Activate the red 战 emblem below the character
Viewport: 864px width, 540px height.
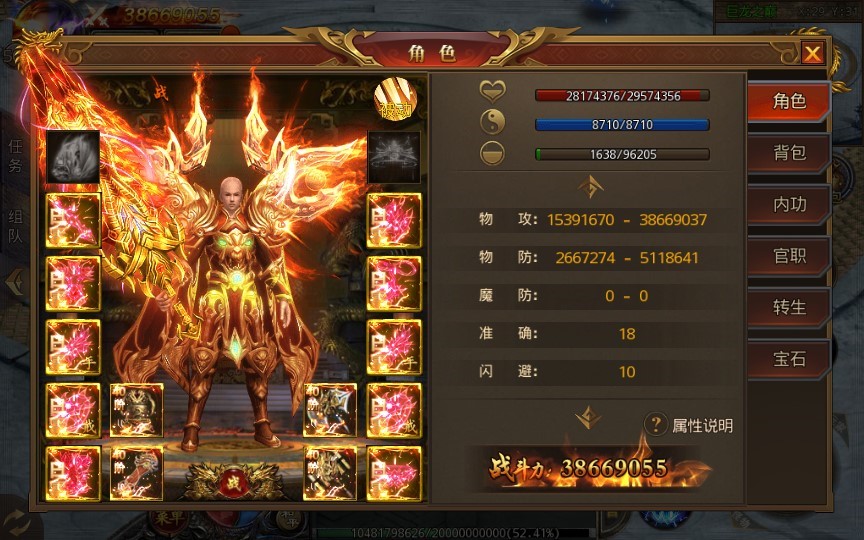pos(233,483)
